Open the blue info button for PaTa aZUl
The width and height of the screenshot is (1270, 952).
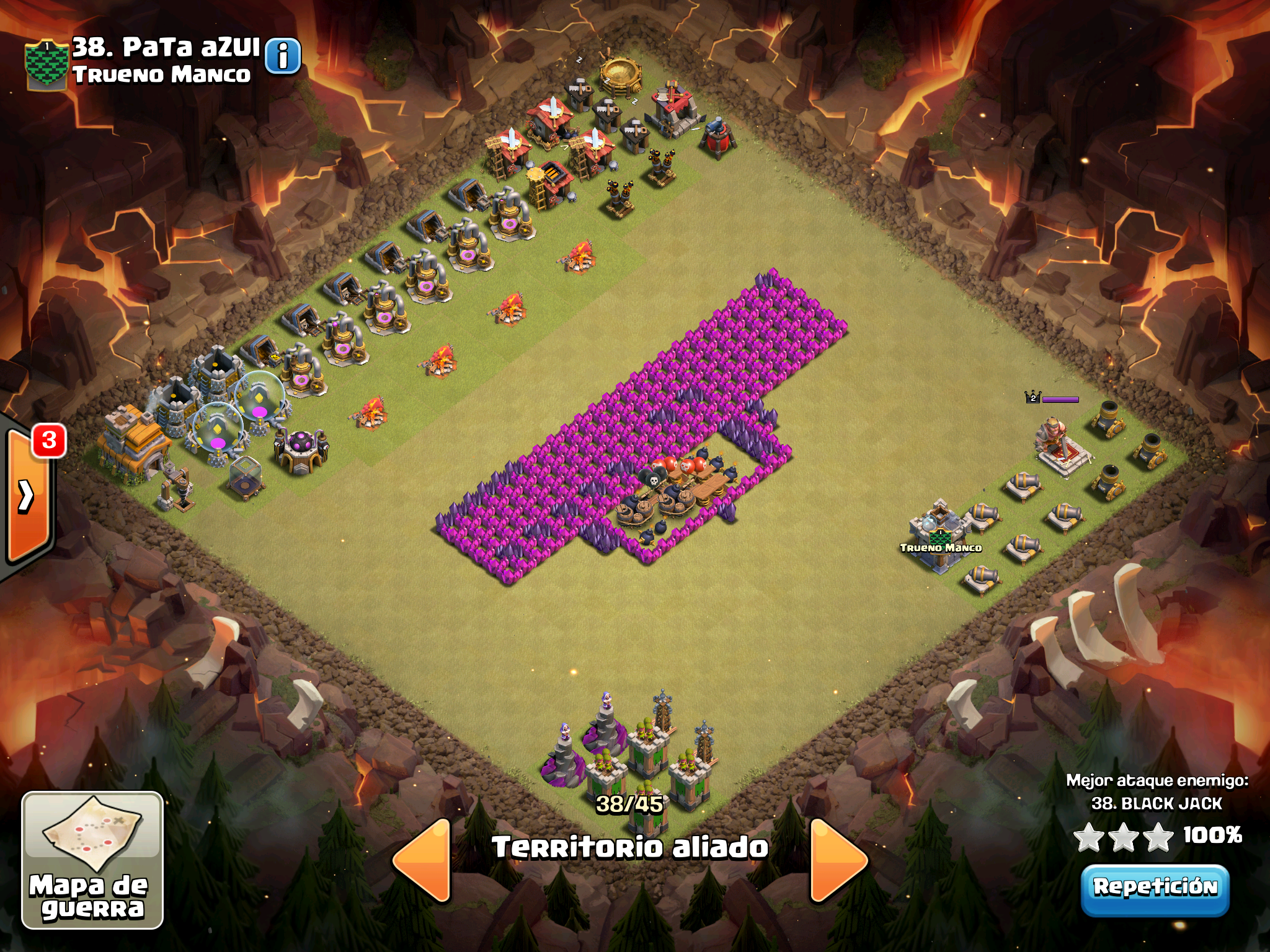283,57
